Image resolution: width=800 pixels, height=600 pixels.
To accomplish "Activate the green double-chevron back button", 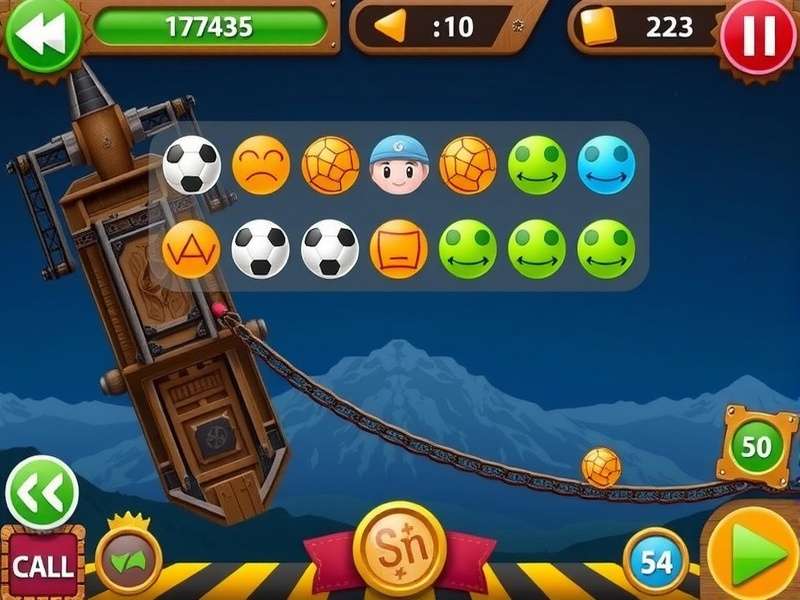I will tap(41, 492).
